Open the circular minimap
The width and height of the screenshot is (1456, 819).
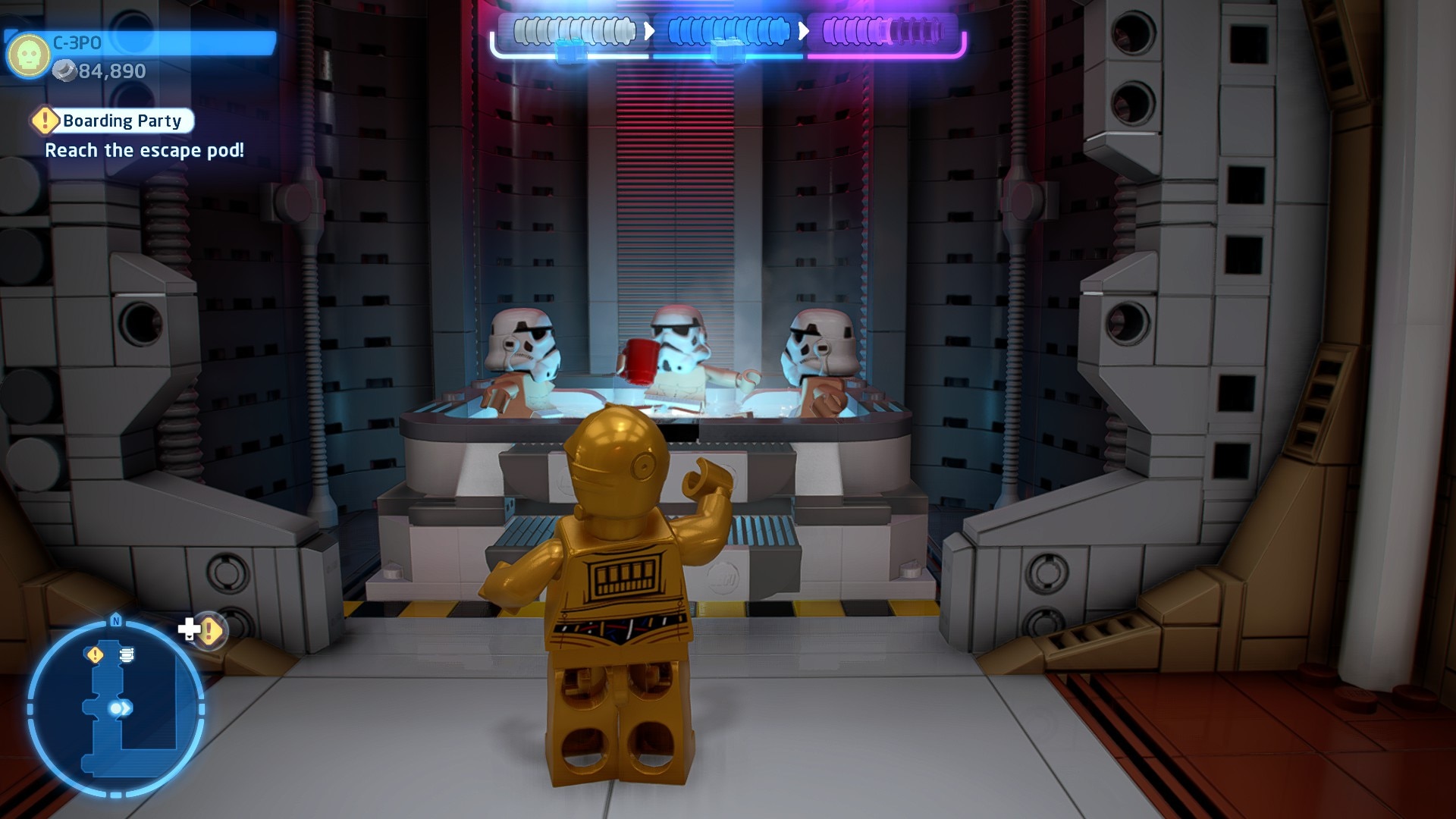[x=116, y=708]
